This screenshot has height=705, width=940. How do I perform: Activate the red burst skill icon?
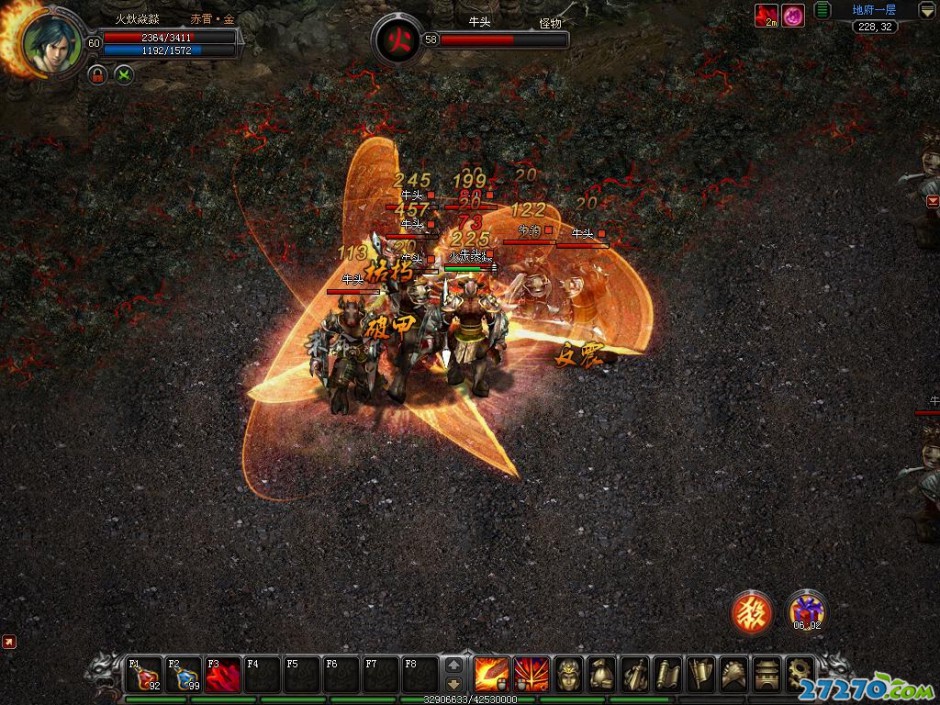(531, 674)
